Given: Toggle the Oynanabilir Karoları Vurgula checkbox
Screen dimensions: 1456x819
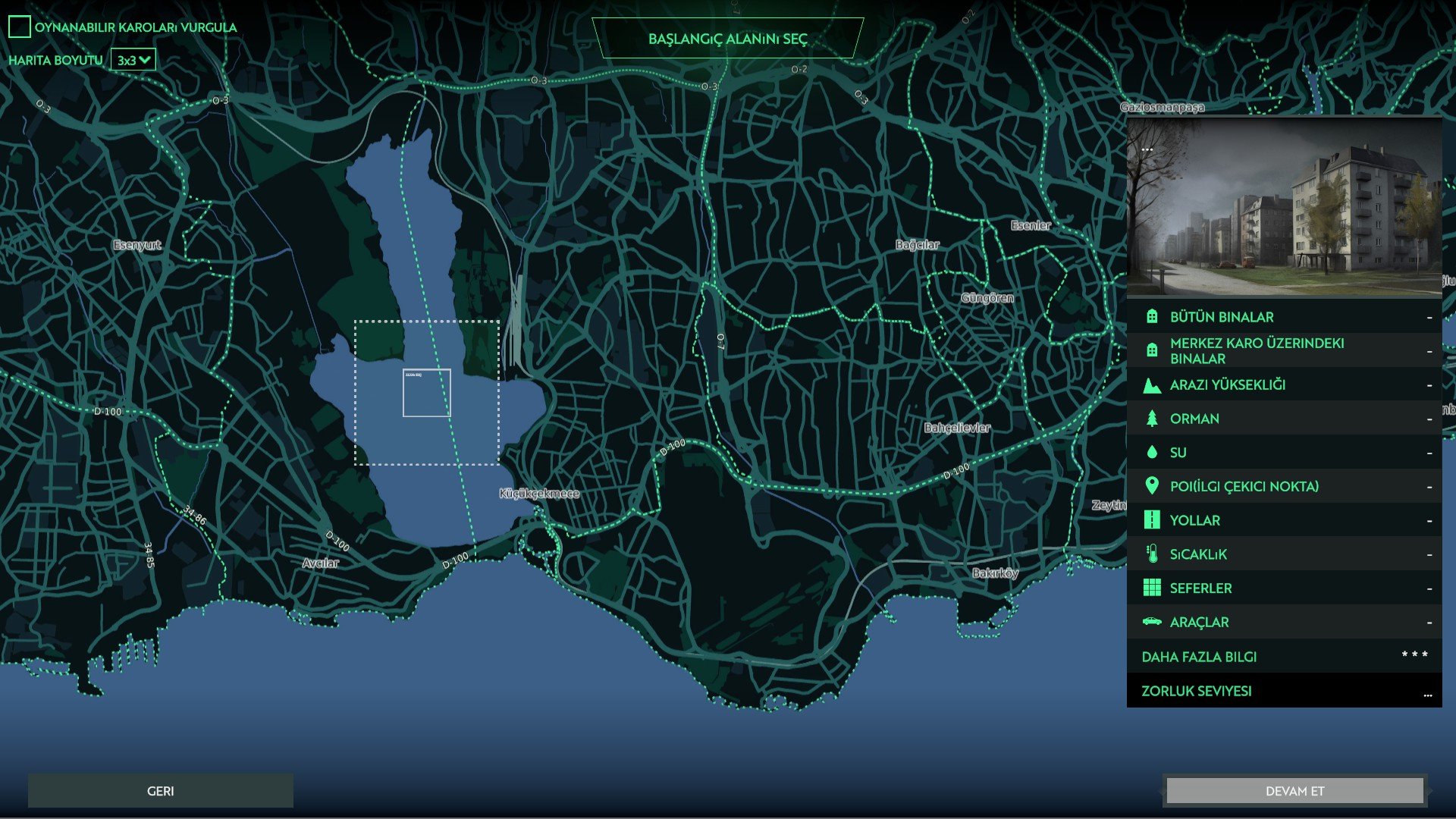Looking at the screenshot, I should pos(20,27).
